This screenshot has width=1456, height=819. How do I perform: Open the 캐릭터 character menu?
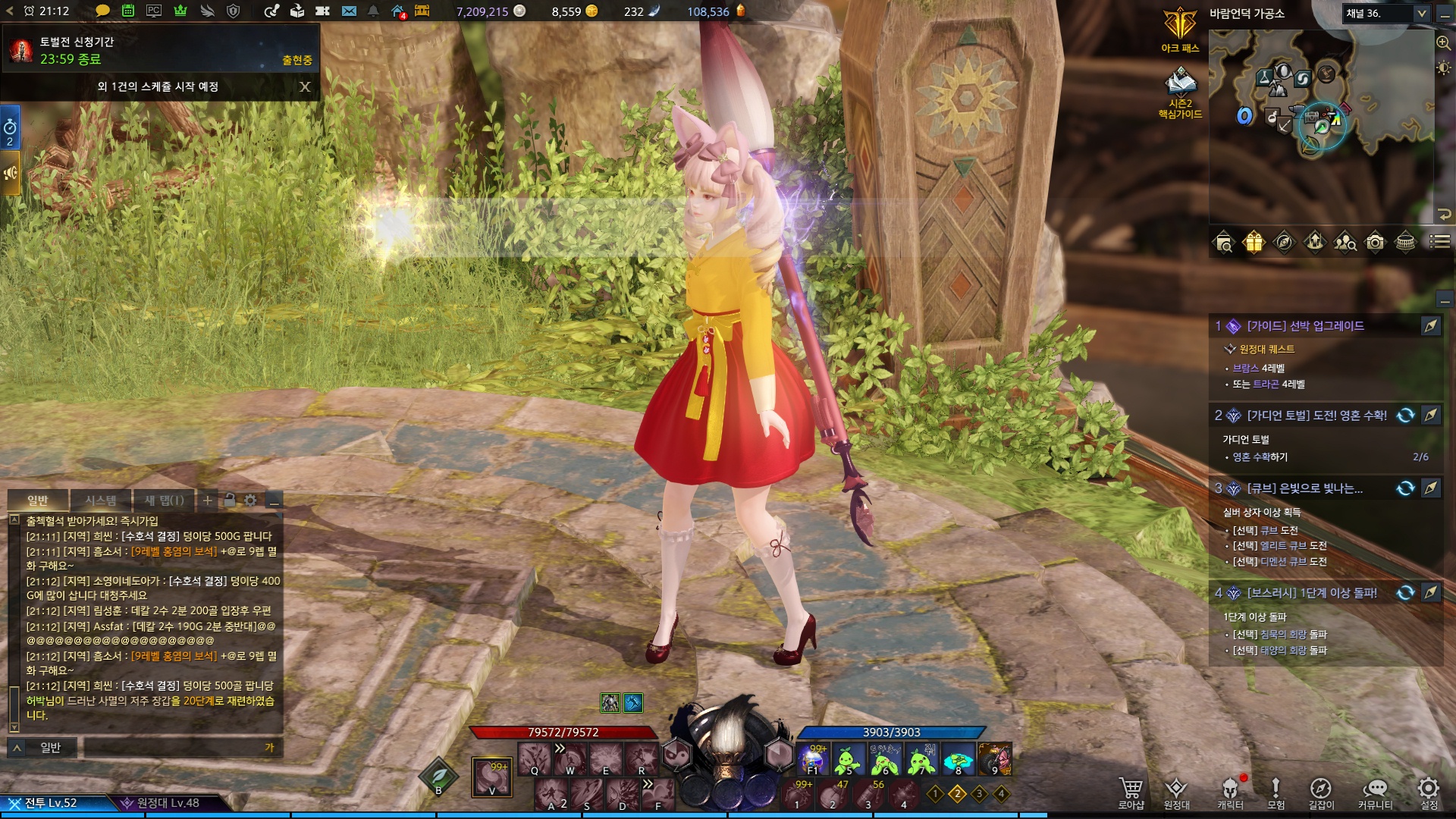(1230, 792)
